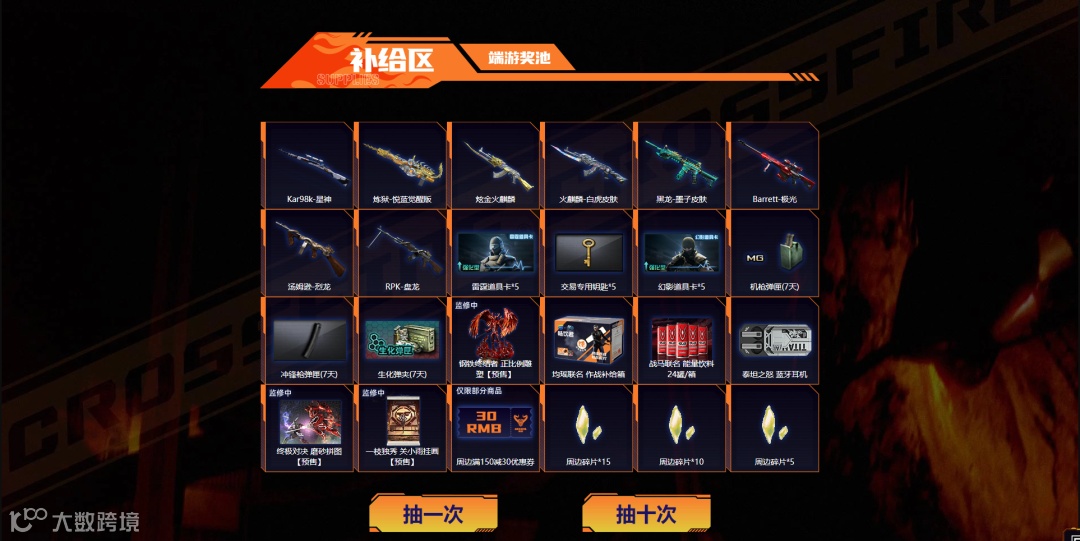Select the 黑龙-墨子皮肤 teal rifle
Viewport: 1080px width, 541px height.
(680, 165)
